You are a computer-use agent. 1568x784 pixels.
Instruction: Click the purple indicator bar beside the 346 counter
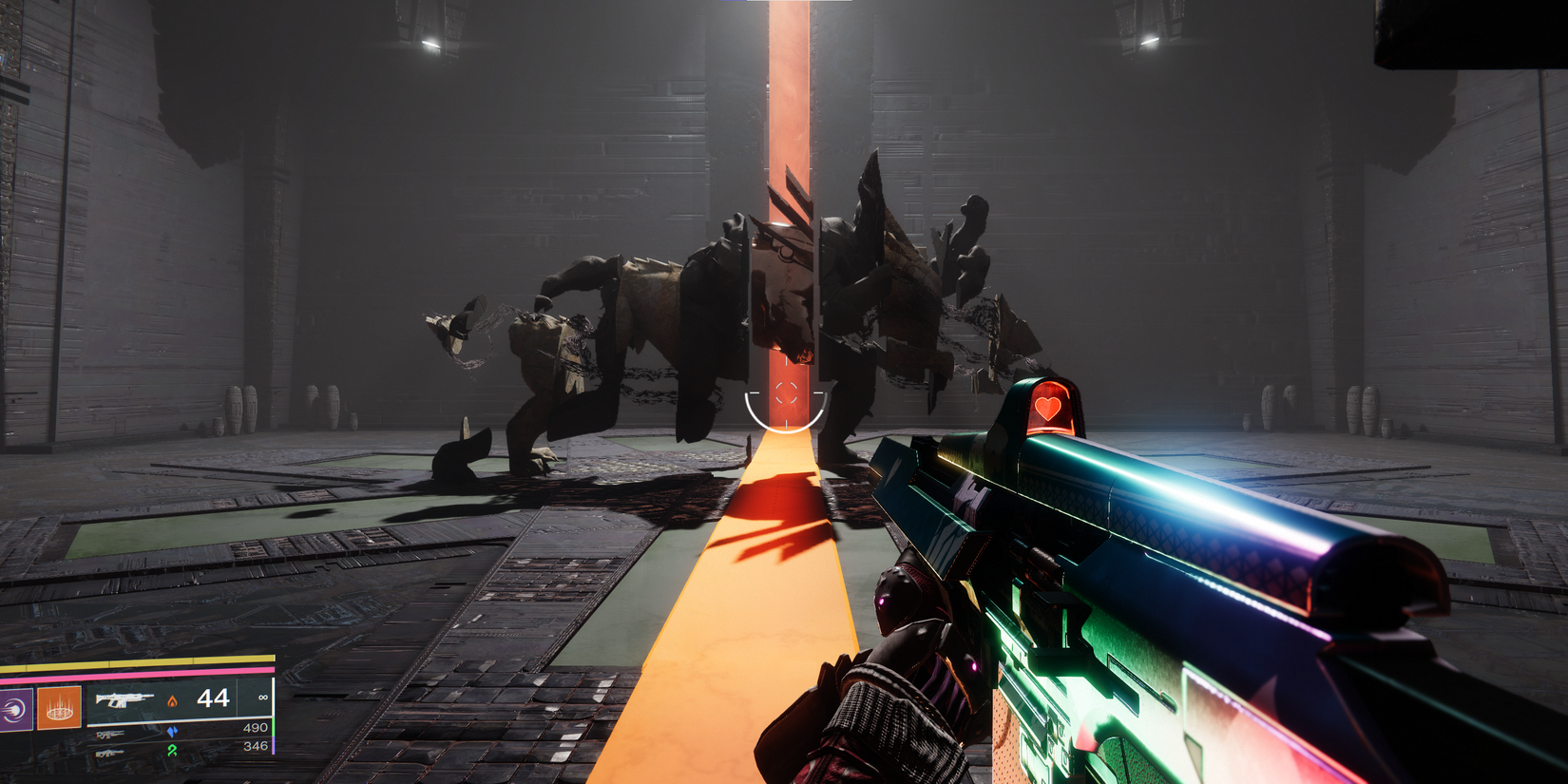click(274, 744)
